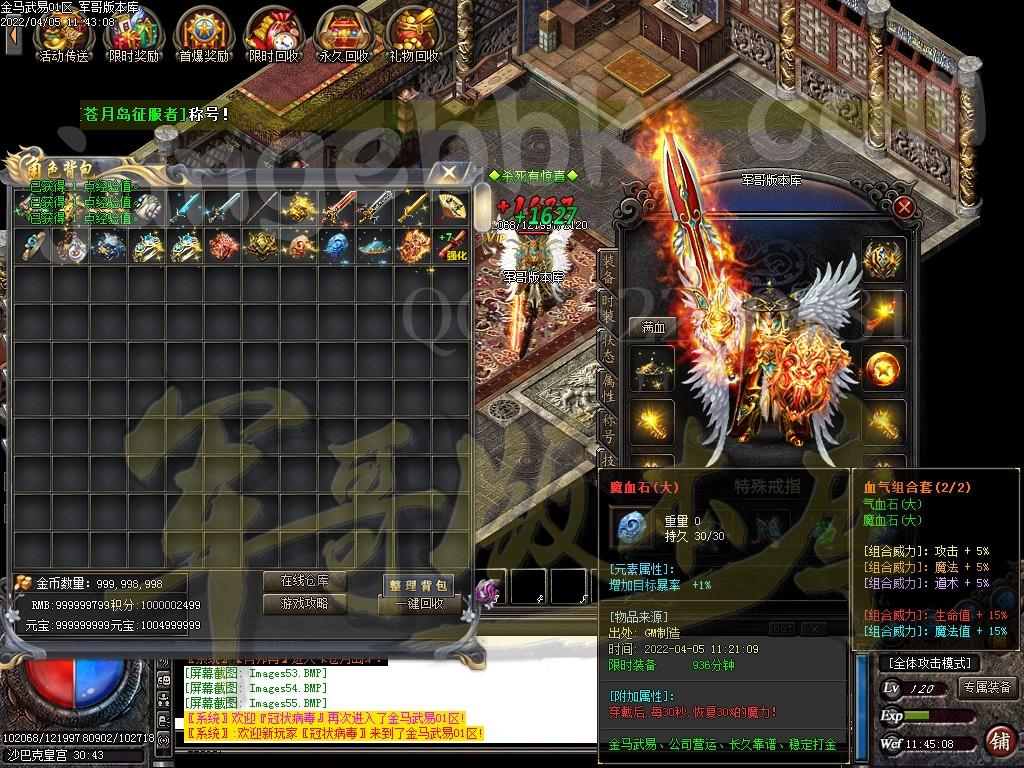
Task: Switch to the 状态 status tab
Action: point(608,346)
